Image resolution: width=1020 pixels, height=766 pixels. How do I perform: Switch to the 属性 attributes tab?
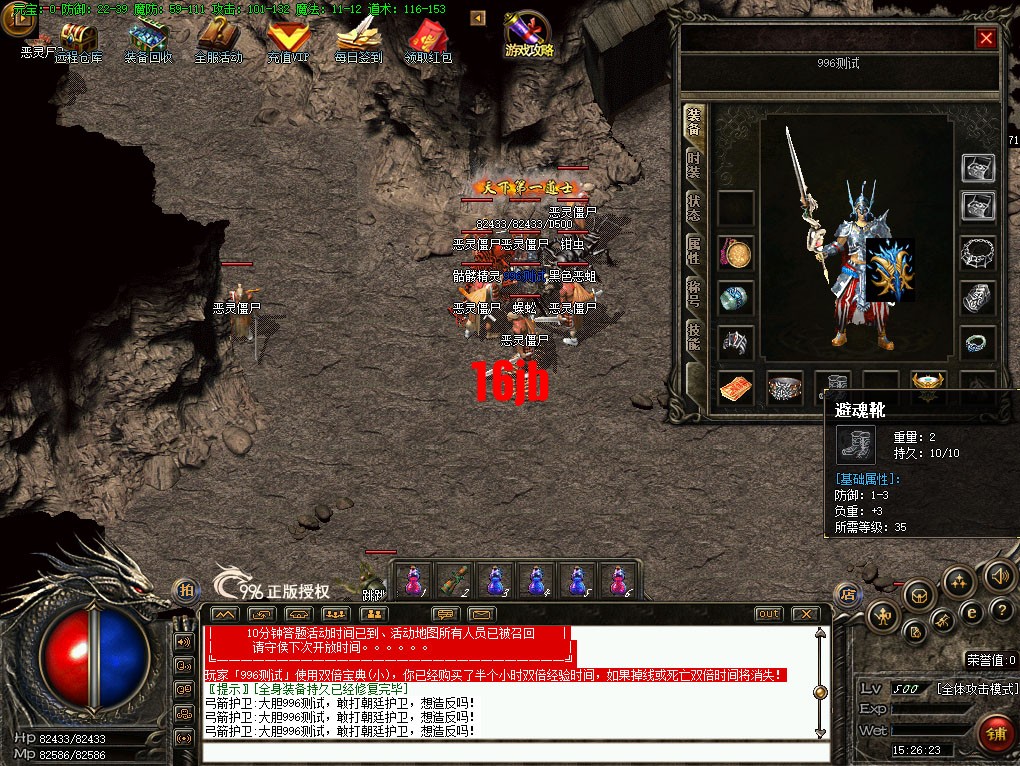coord(694,251)
